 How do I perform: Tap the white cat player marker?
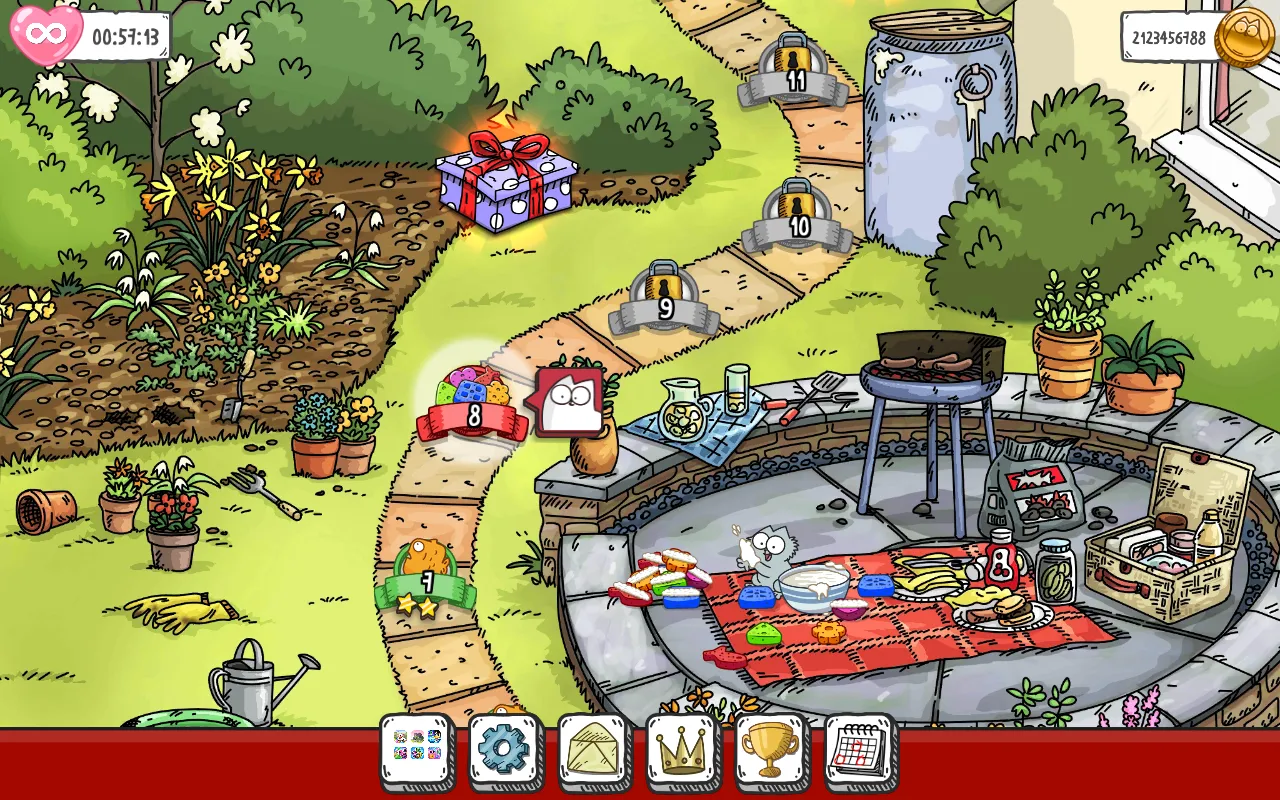571,402
